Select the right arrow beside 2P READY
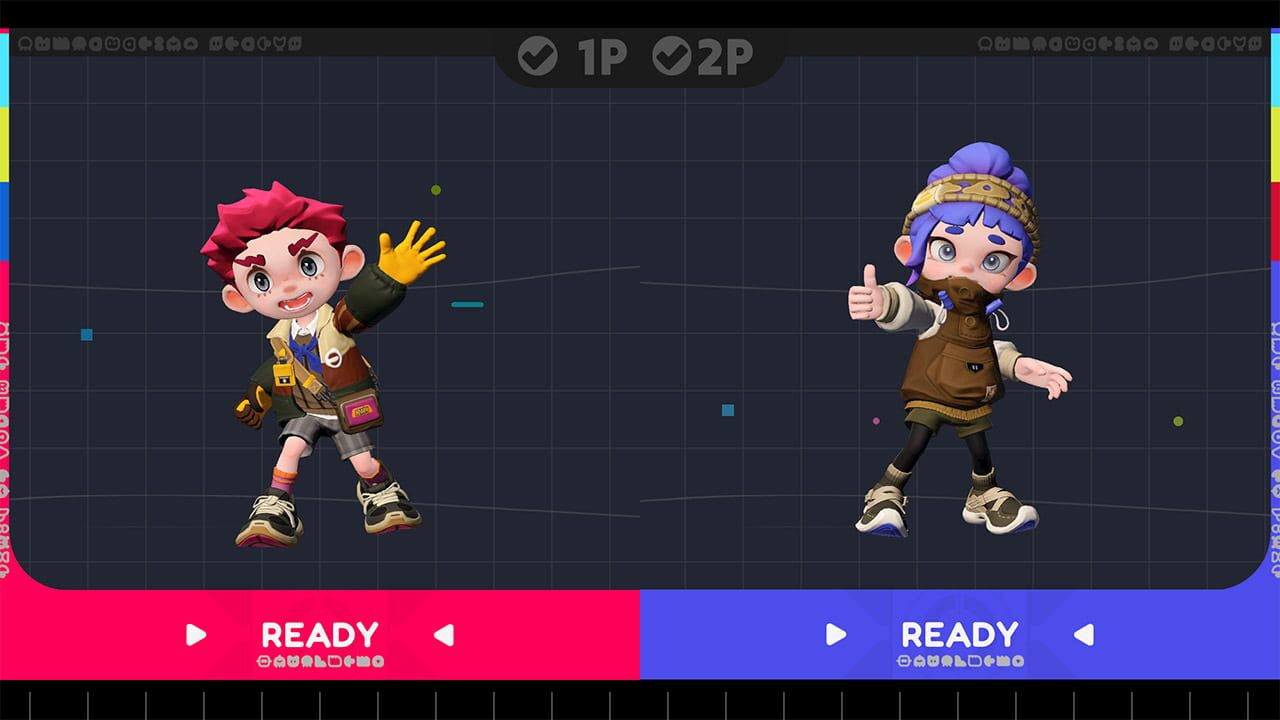 tap(835, 634)
